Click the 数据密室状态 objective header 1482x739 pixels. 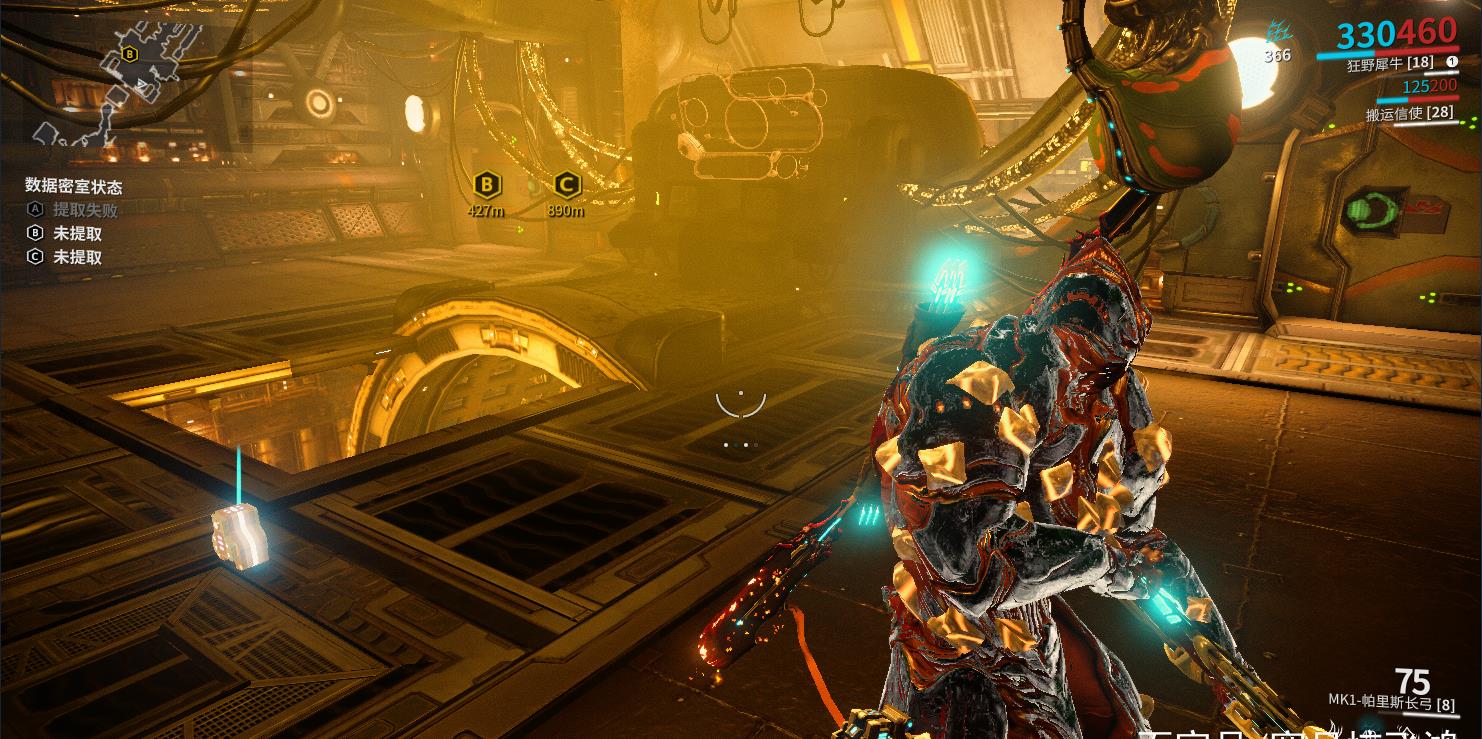(x=74, y=186)
